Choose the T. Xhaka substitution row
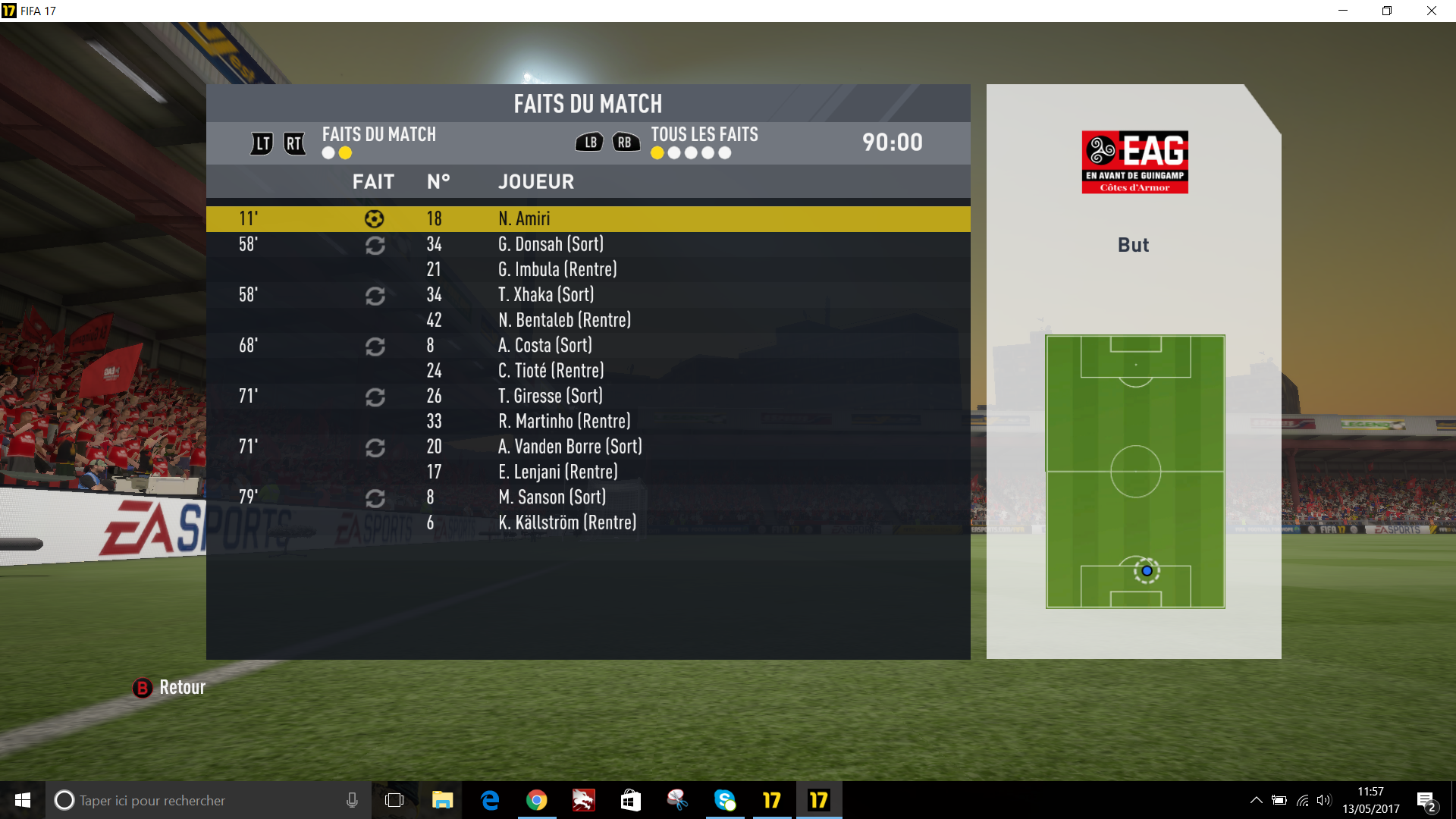The height and width of the screenshot is (819, 1456). point(588,295)
